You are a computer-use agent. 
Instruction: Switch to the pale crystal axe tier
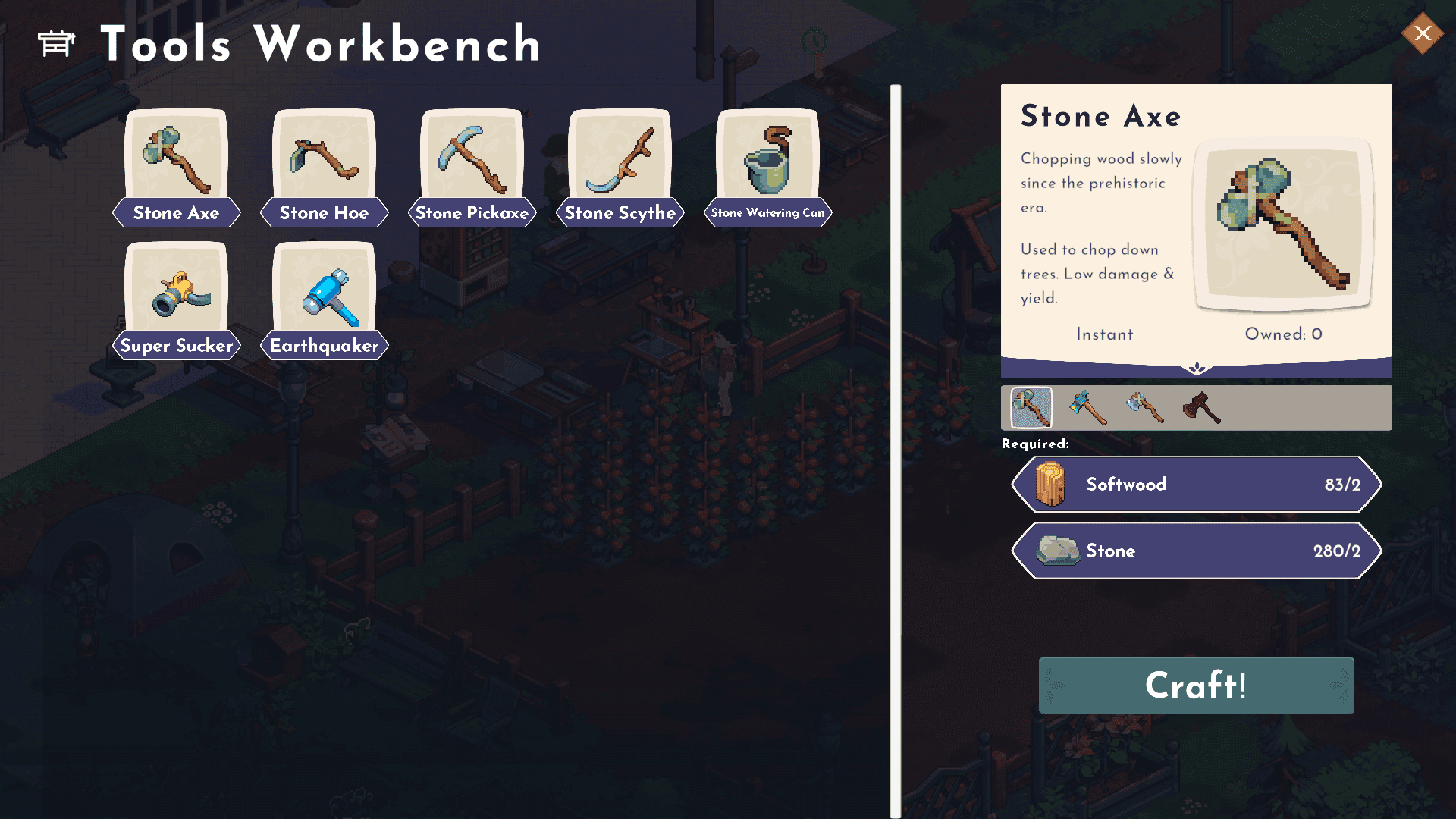point(1144,408)
